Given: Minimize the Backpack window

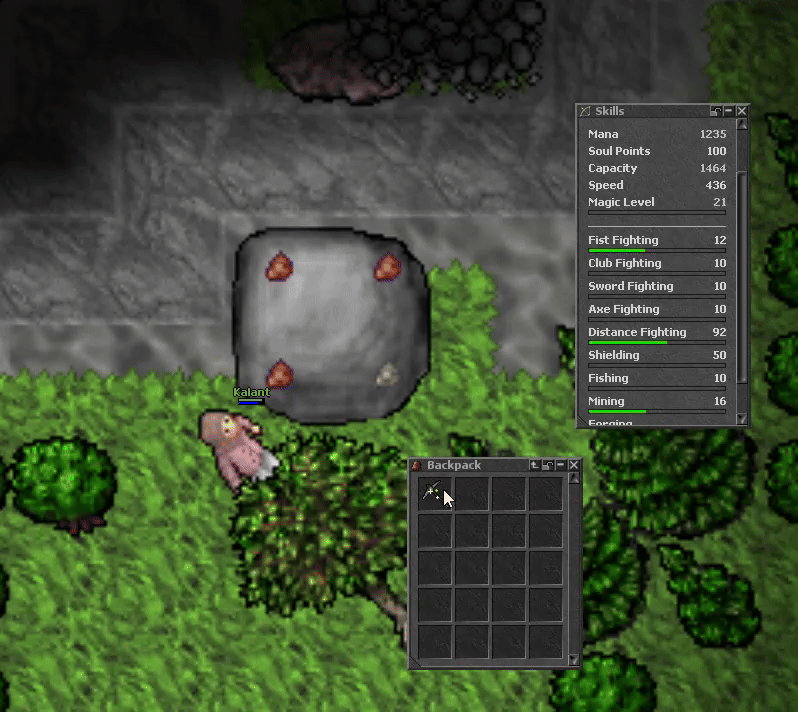Looking at the screenshot, I should tap(561, 465).
